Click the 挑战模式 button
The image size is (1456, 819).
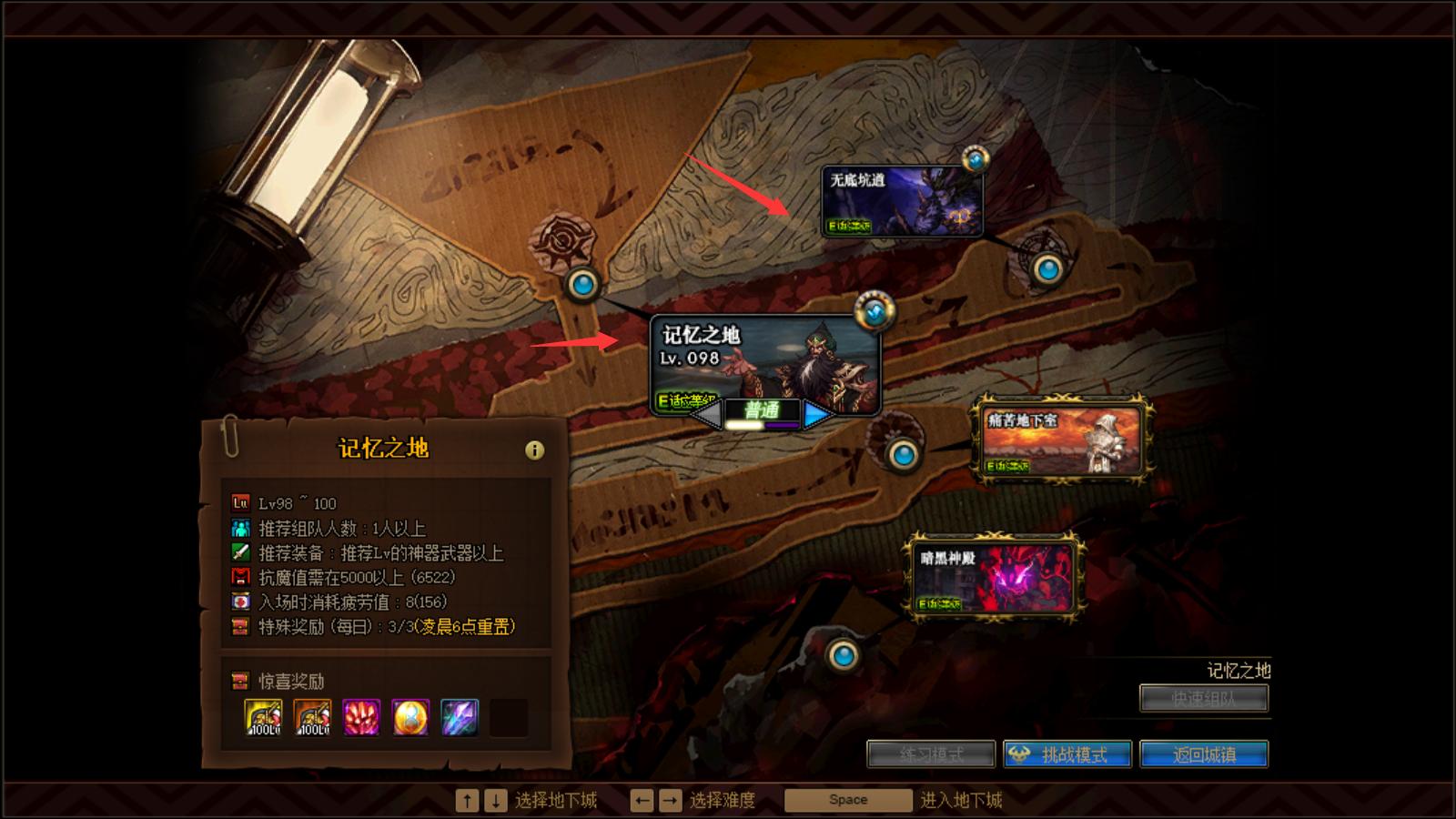[1065, 753]
